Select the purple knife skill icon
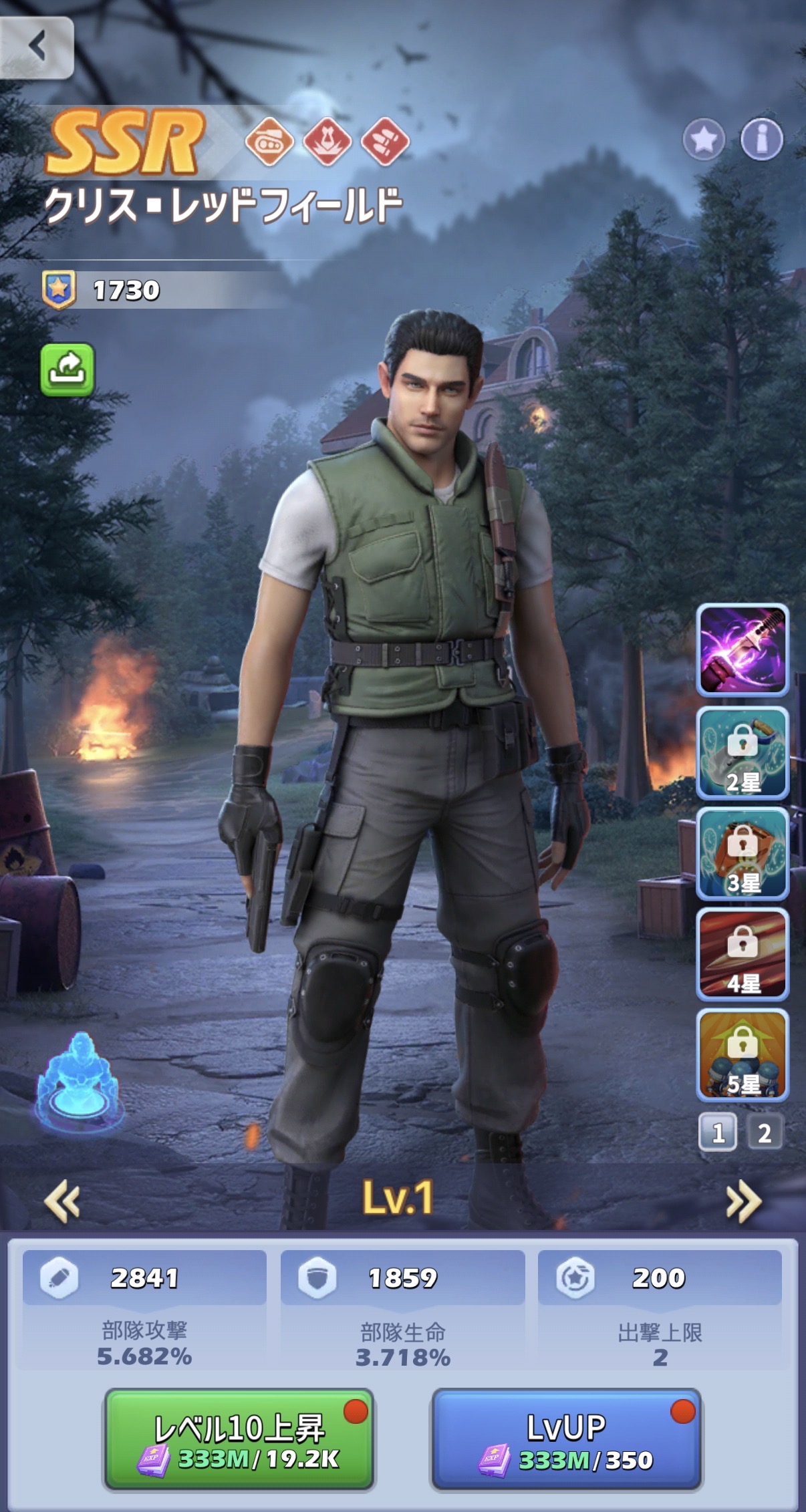Viewport: 806px width, 1512px height. click(x=743, y=650)
